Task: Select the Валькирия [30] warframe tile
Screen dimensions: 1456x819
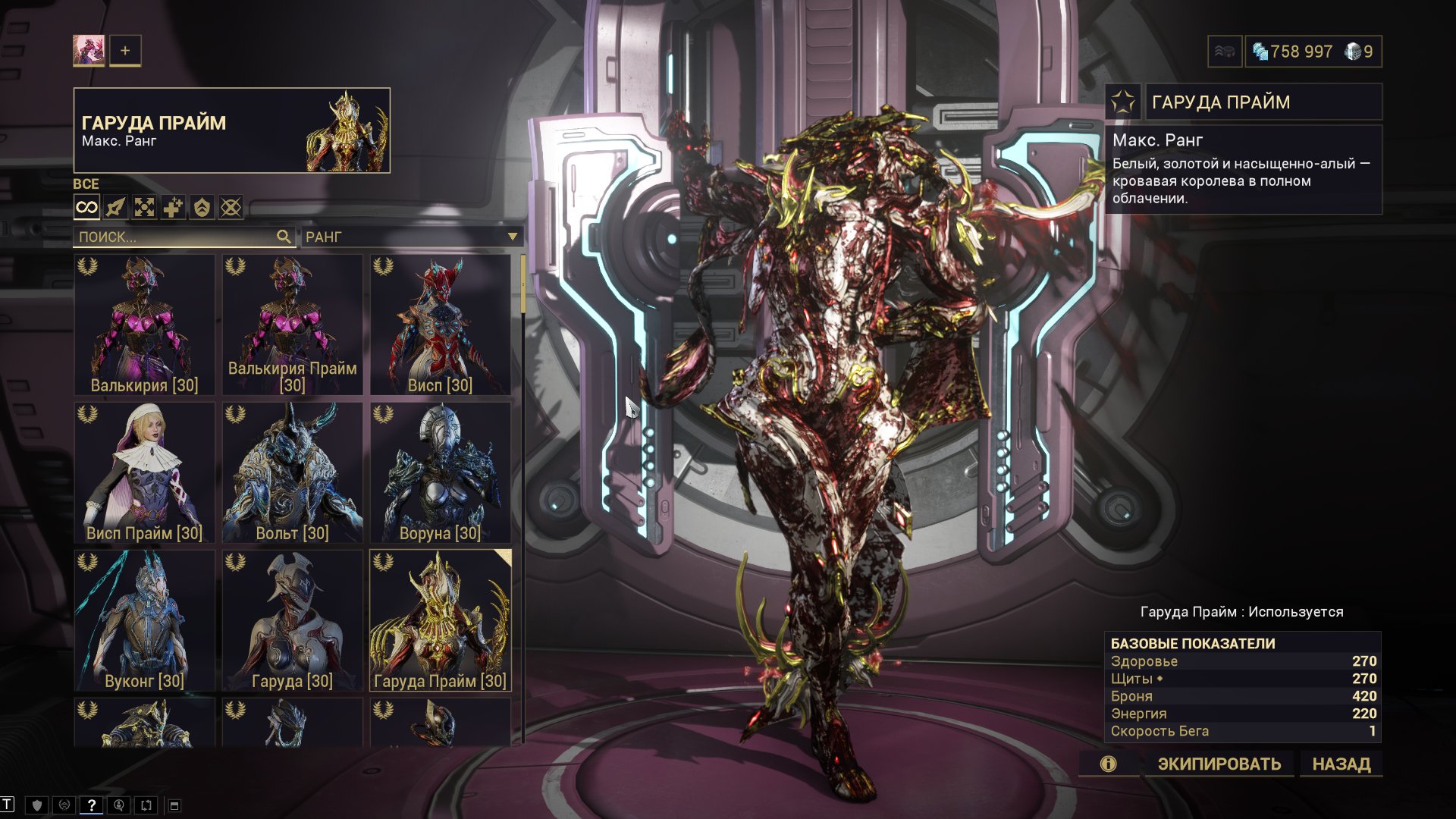Action: [x=144, y=325]
